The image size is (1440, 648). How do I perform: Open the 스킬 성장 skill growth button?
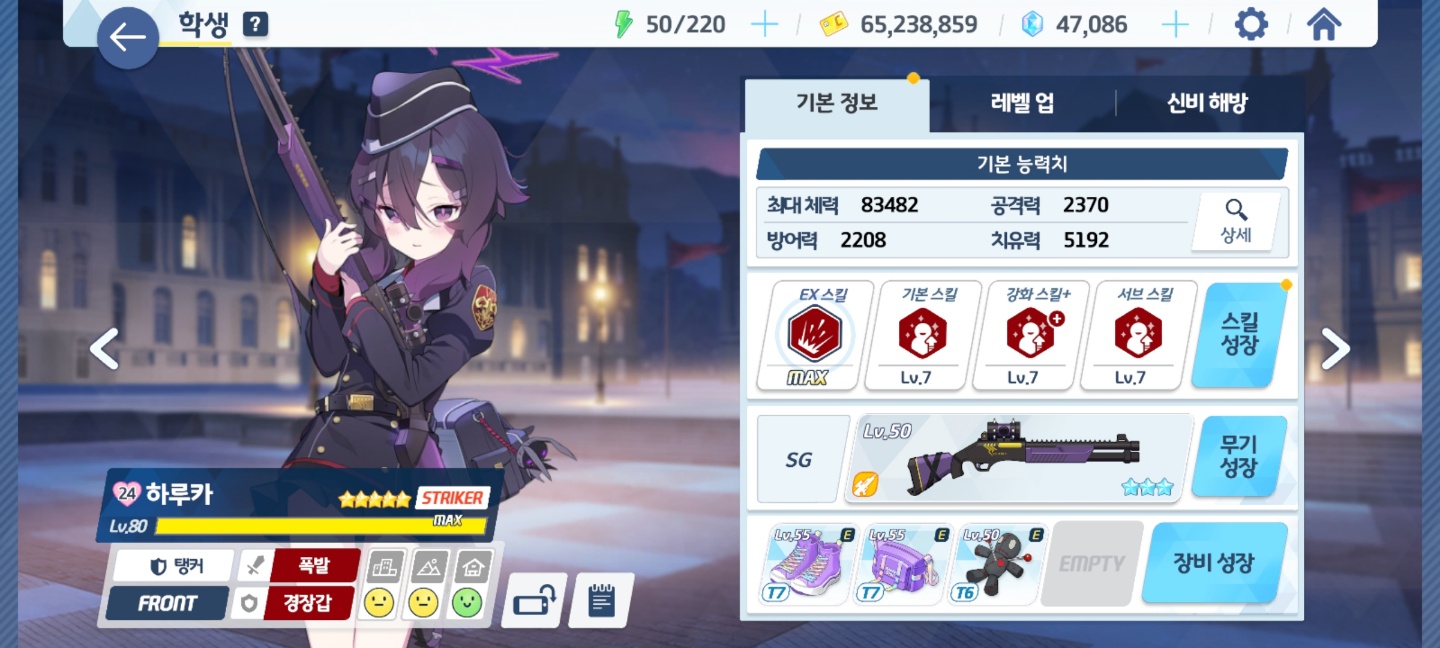(1240, 335)
